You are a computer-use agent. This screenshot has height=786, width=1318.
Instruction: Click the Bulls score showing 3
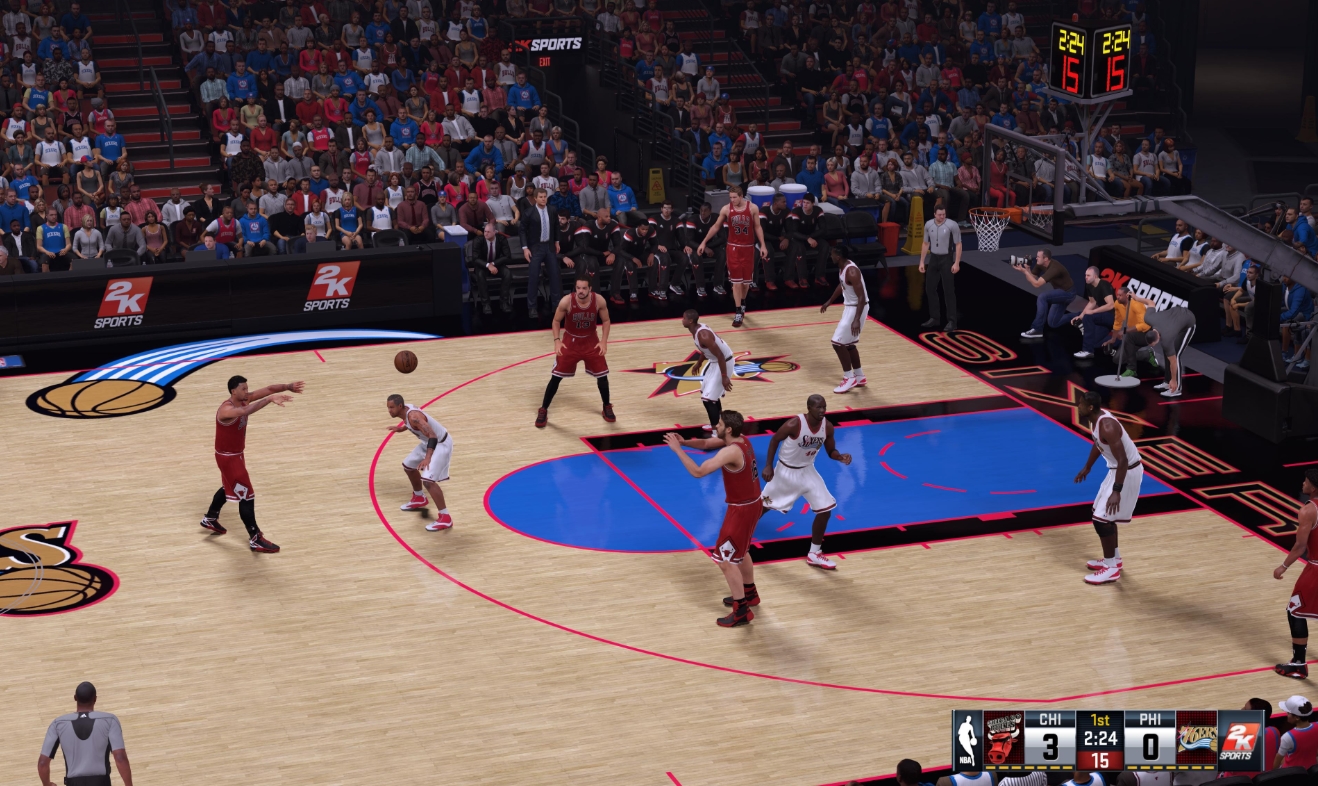click(x=1052, y=745)
